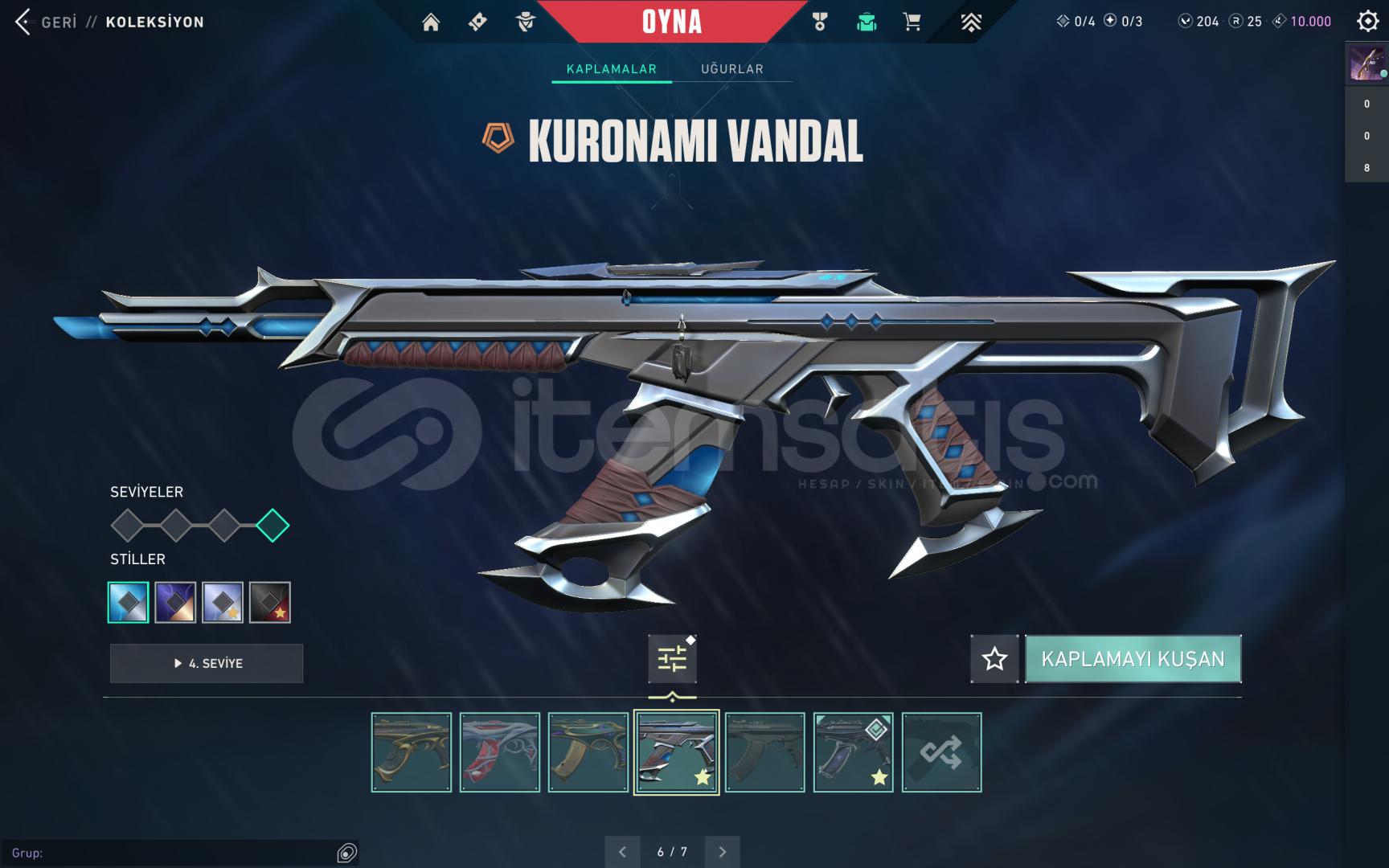The image size is (1389, 868).
Task: Select the purple style swatch
Action: point(175,601)
